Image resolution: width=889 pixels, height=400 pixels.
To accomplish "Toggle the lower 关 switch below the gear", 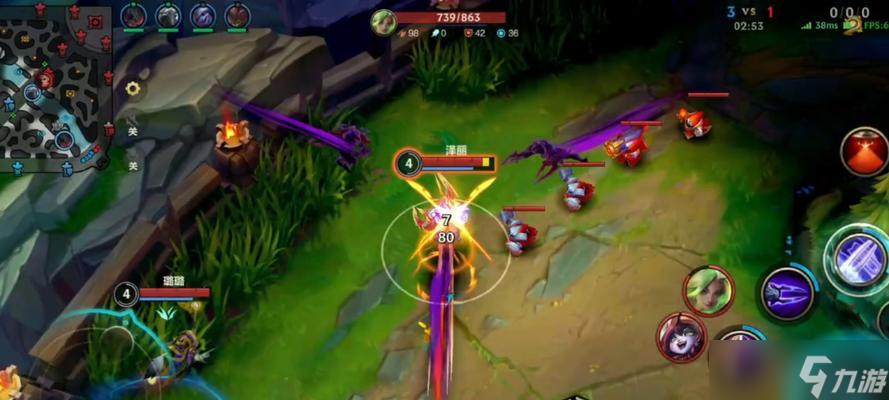I will tap(132, 166).
